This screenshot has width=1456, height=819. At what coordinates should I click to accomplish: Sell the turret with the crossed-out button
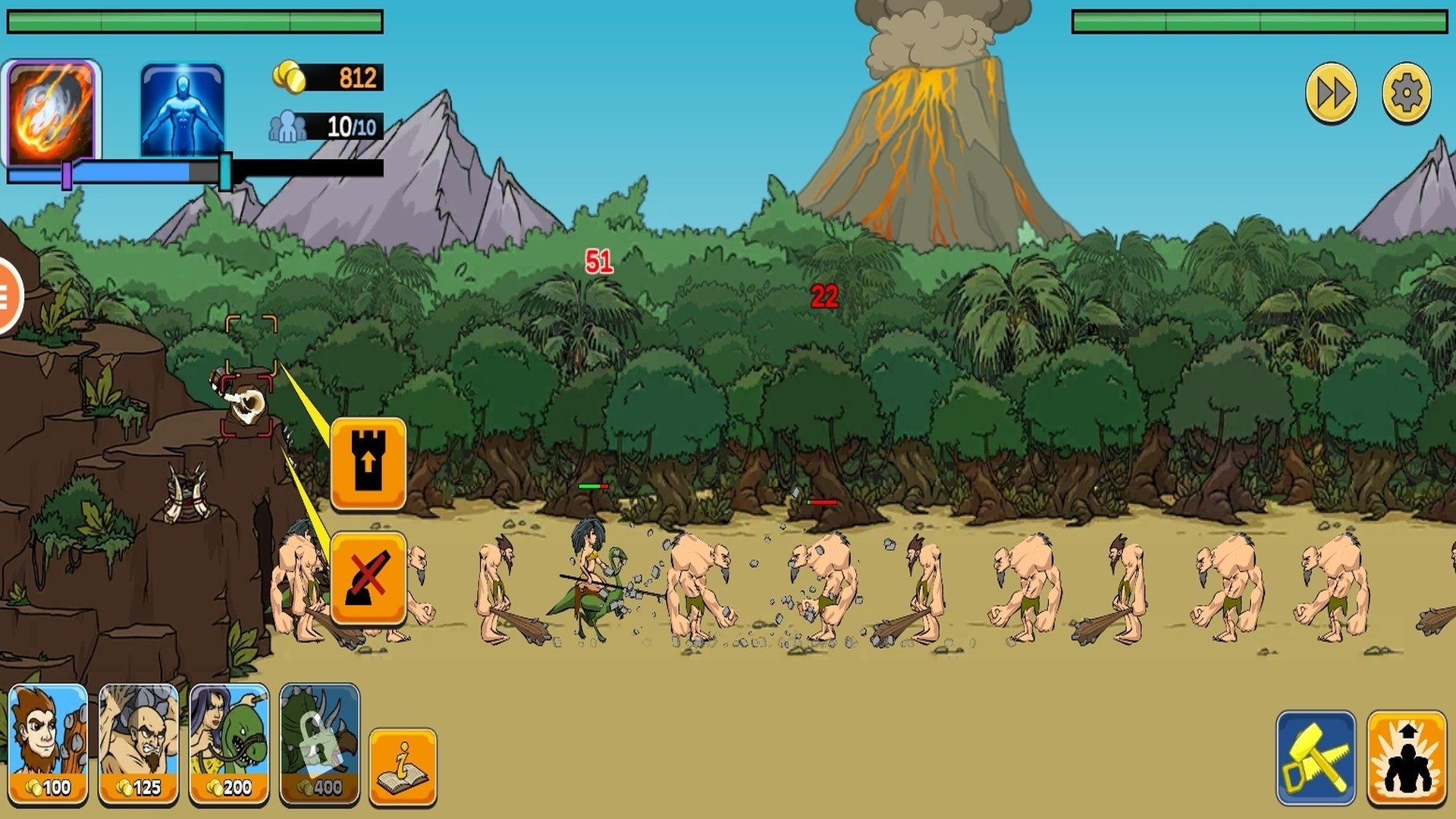pyautogui.click(x=369, y=579)
